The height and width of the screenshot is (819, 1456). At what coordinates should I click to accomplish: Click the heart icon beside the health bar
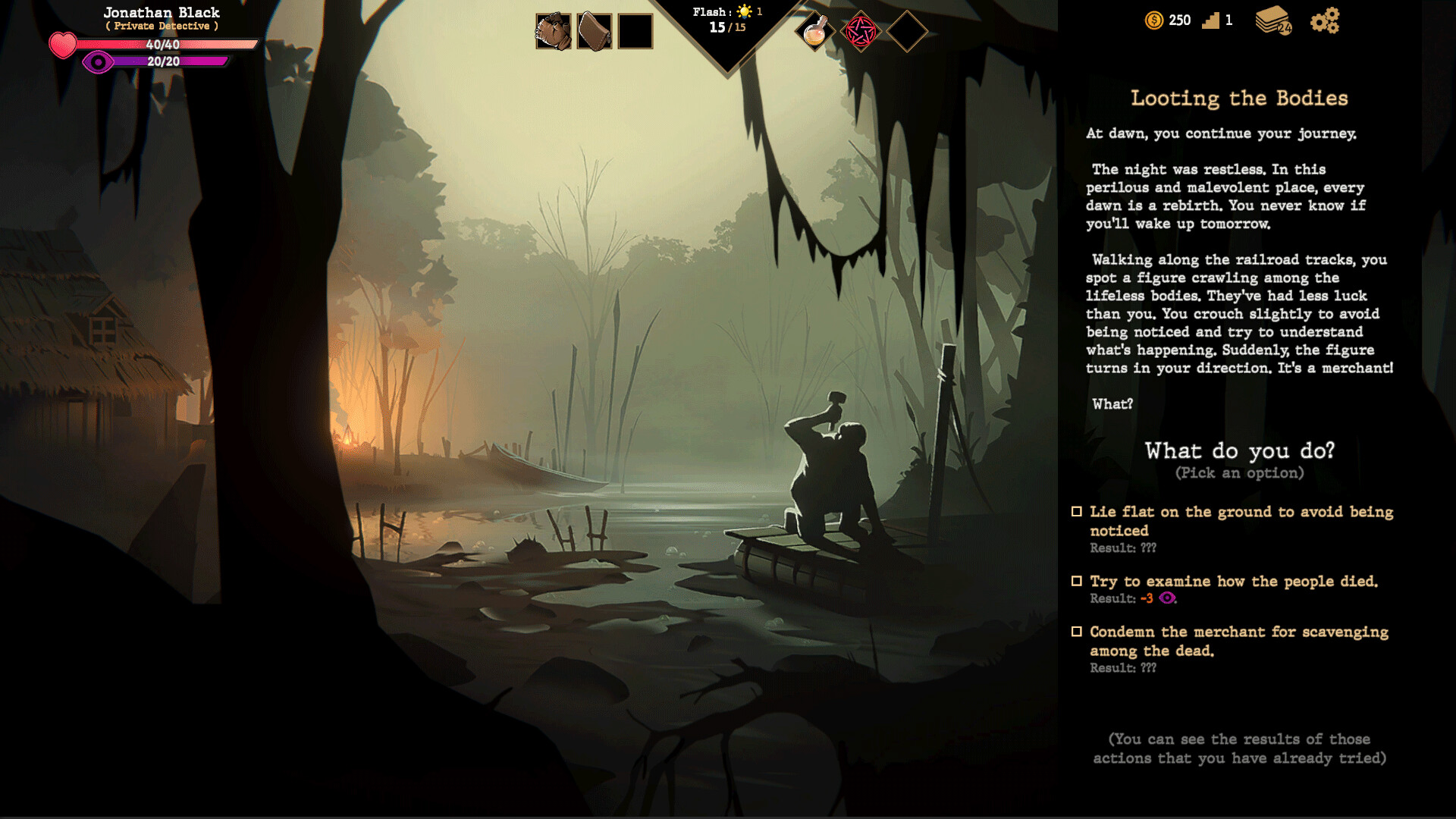click(x=63, y=45)
